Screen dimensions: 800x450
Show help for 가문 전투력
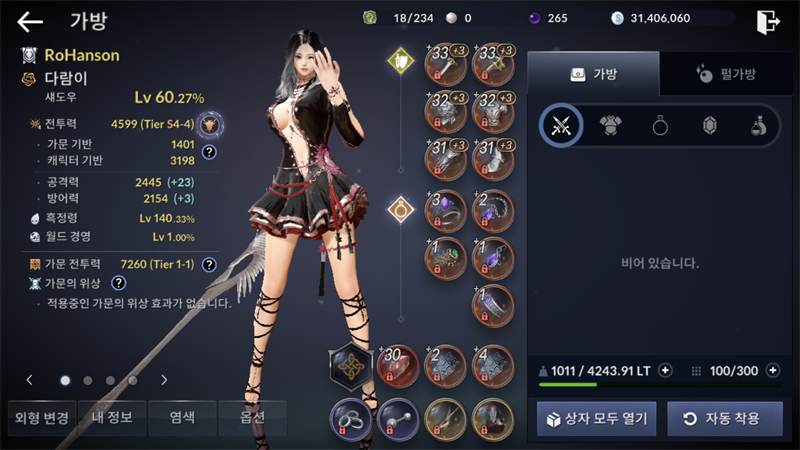point(209,265)
